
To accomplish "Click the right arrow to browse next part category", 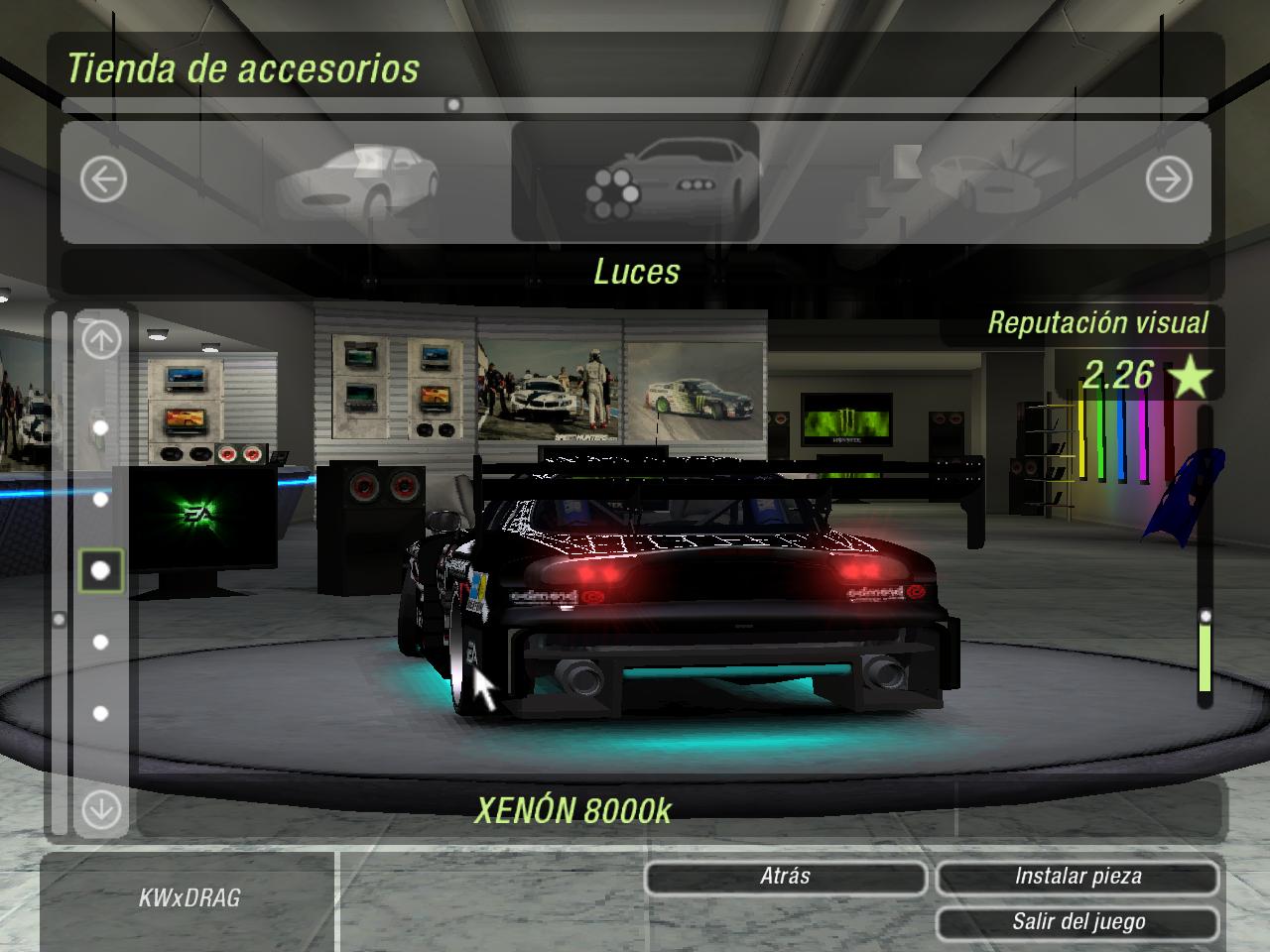I will click(1171, 178).
